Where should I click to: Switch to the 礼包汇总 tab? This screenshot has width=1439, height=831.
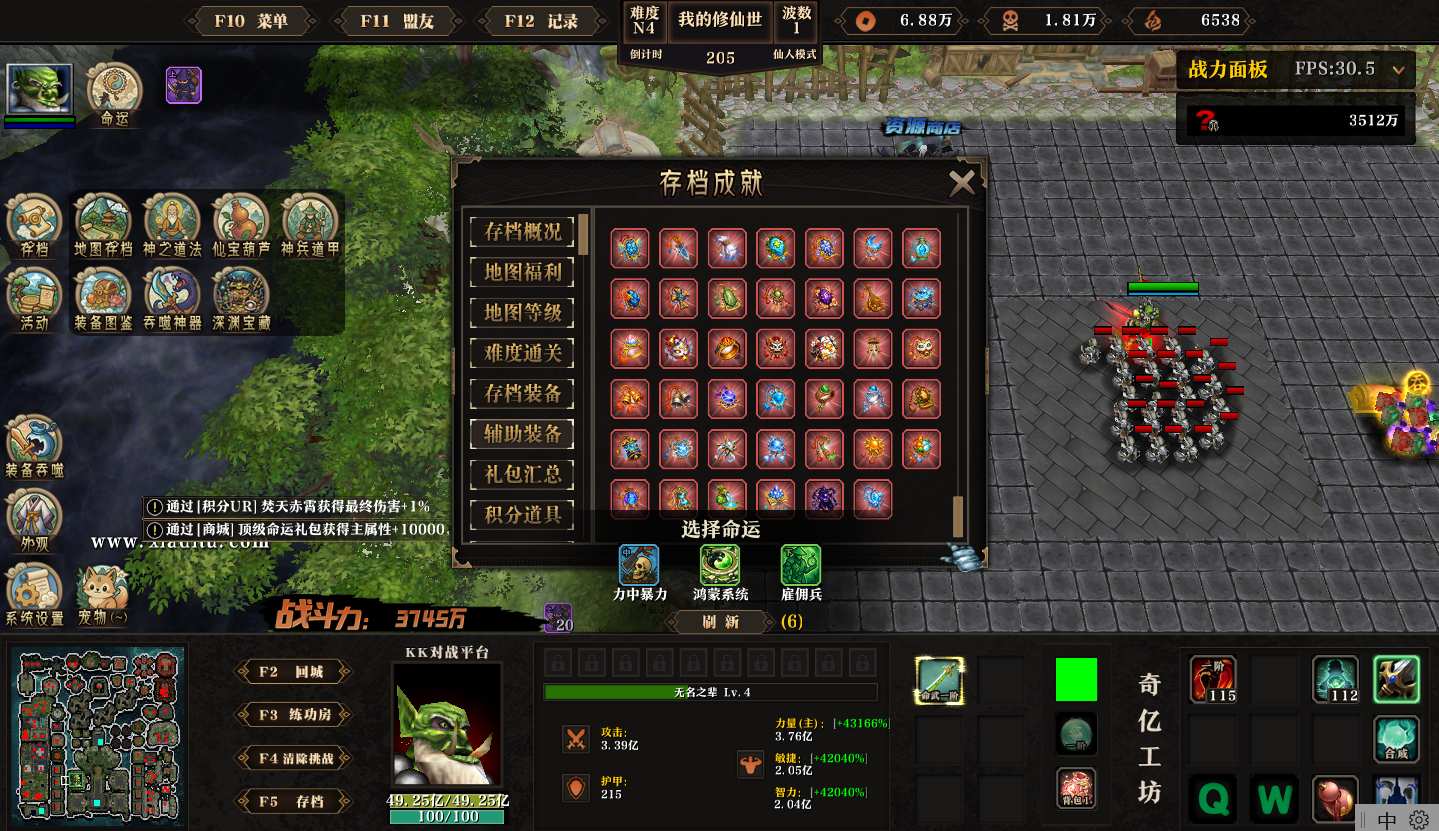[522, 474]
